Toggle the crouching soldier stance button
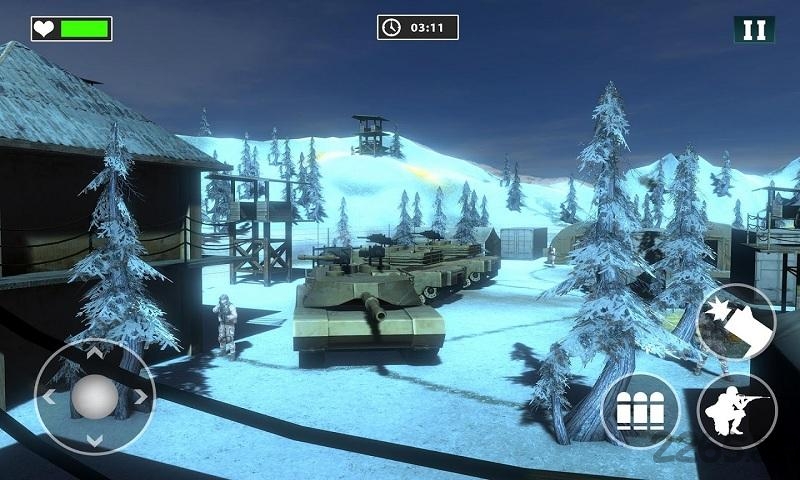Screen dimensions: 800x480 click(737, 411)
